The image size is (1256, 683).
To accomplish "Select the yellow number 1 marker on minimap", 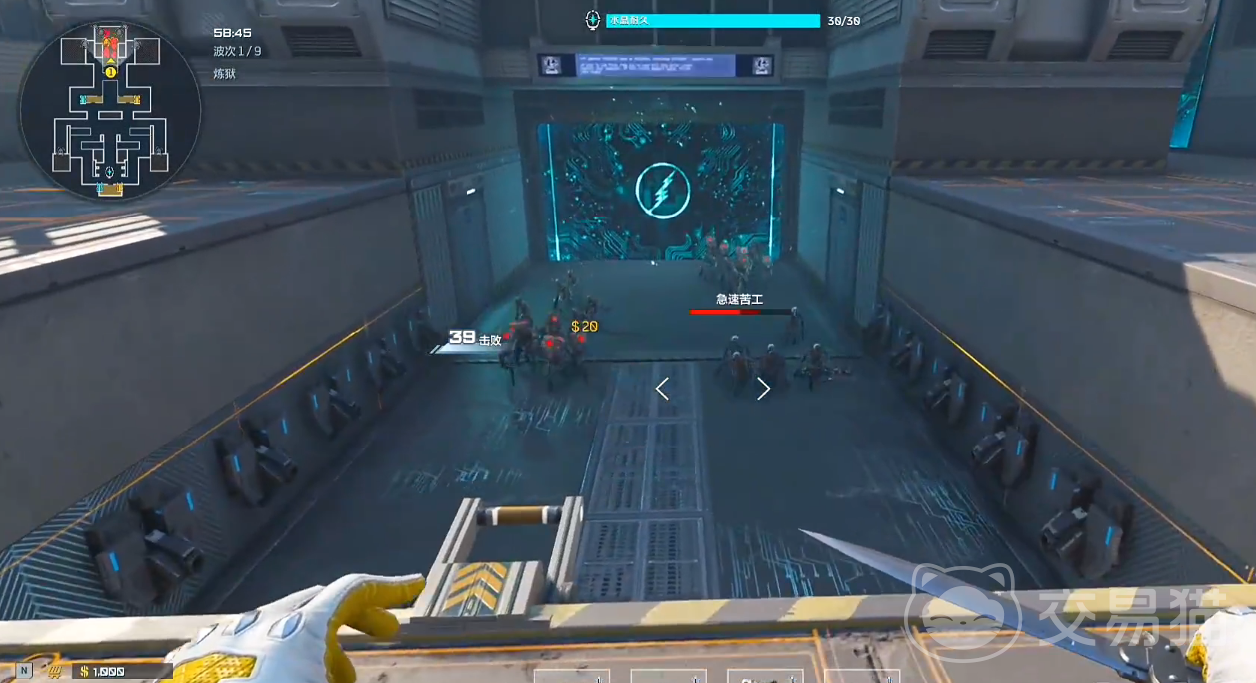I will 110,72.
